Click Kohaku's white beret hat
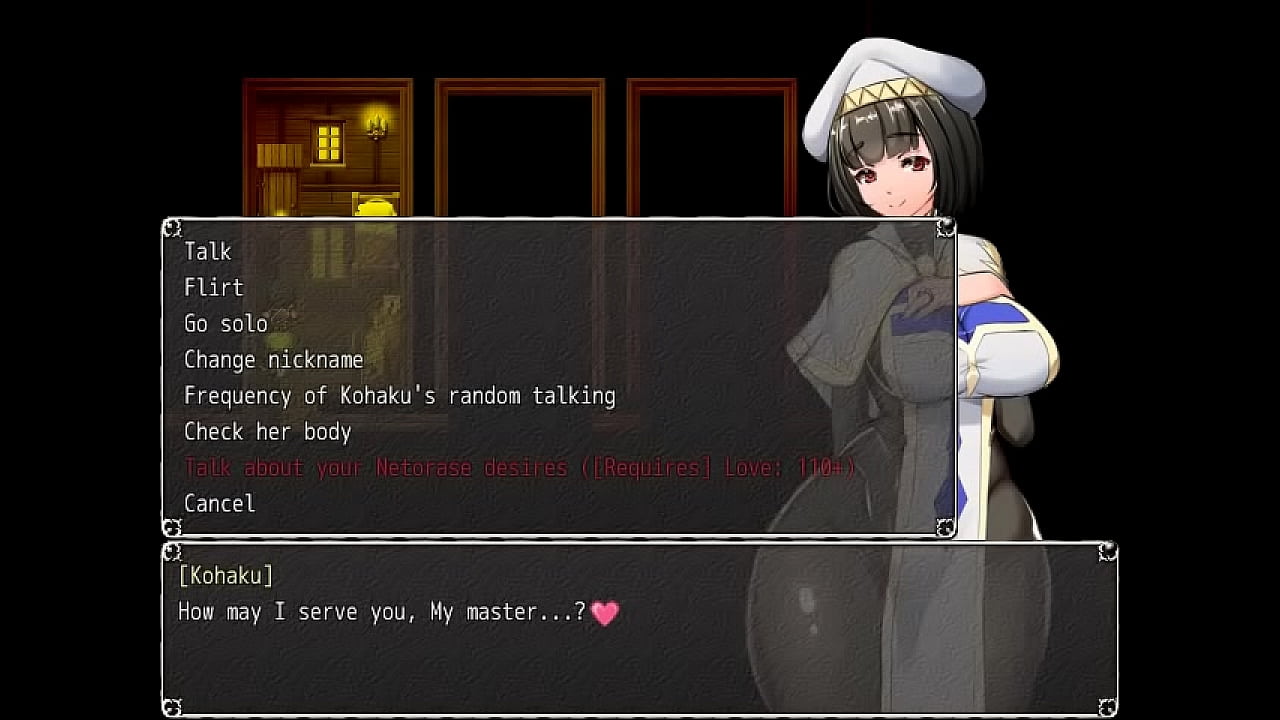Image resolution: width=1280 pixels, height=720 pixels. tap(900, 75)
